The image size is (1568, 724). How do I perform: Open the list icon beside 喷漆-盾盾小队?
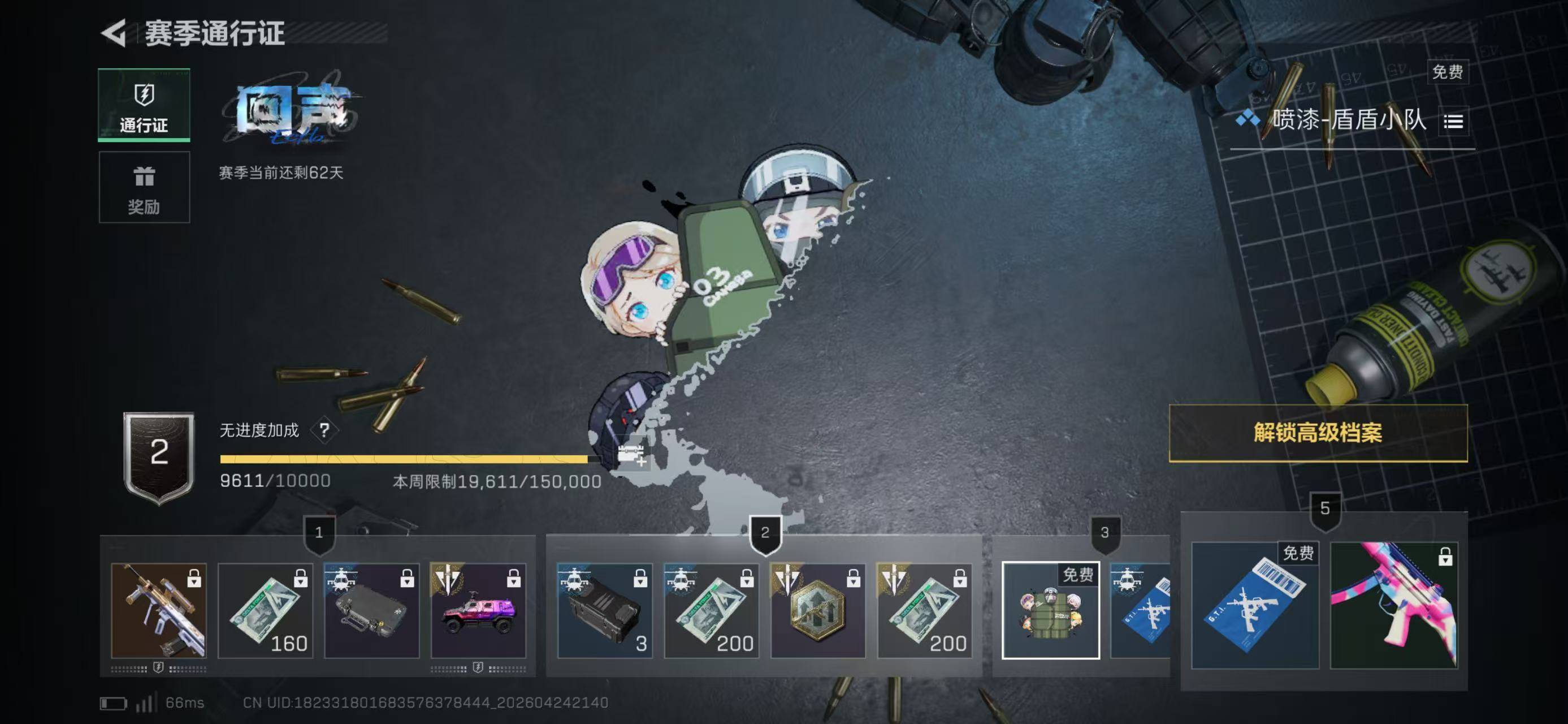1453,121
